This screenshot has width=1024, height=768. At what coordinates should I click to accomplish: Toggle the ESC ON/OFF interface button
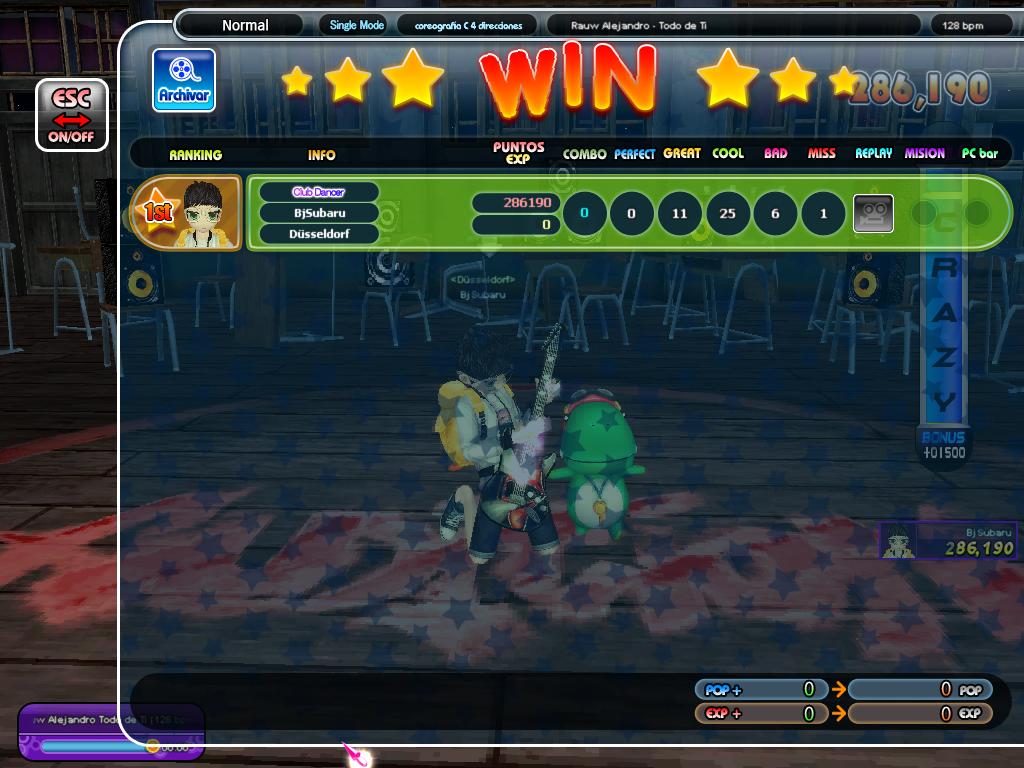tap(71, 115)
